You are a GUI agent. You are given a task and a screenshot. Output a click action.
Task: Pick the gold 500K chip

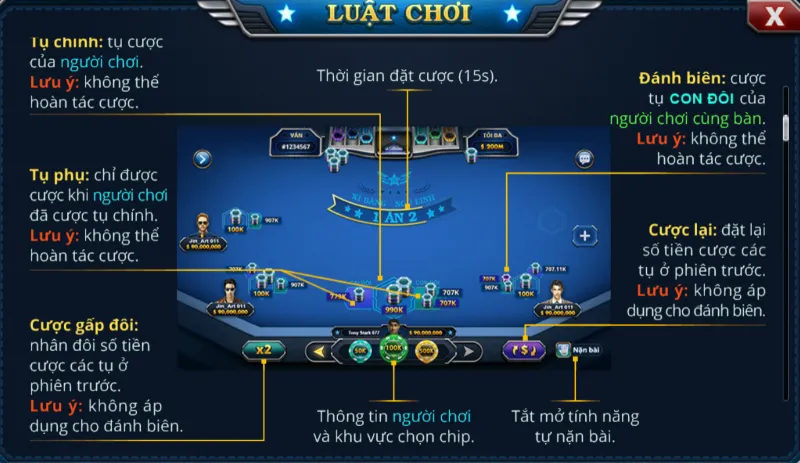tap(427, 351)
